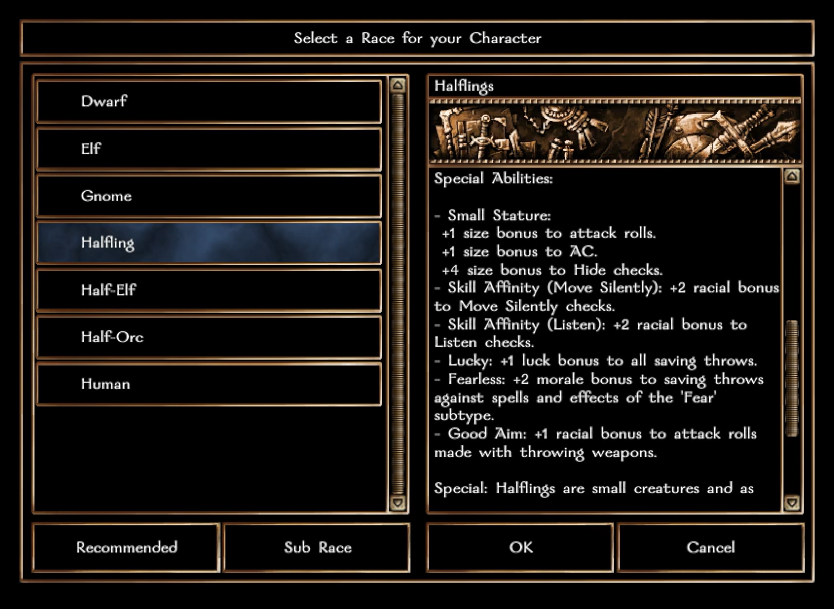The height and width of the screenshot is (609, 834).
Task: Click the Recommended button
Action: coord(126,548)
